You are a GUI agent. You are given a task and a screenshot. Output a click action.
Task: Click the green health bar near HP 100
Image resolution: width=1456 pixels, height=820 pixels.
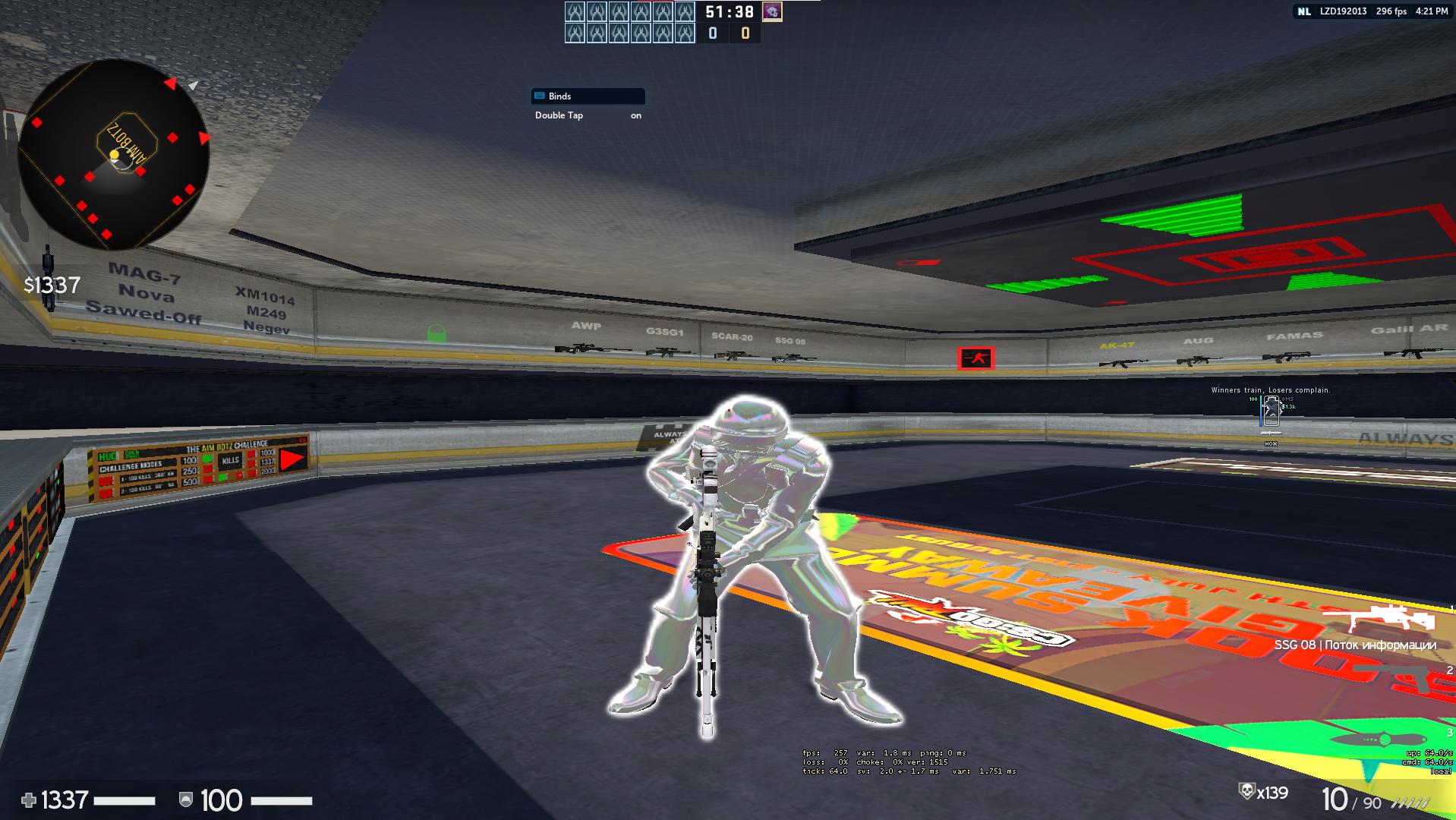pos(283,802)
